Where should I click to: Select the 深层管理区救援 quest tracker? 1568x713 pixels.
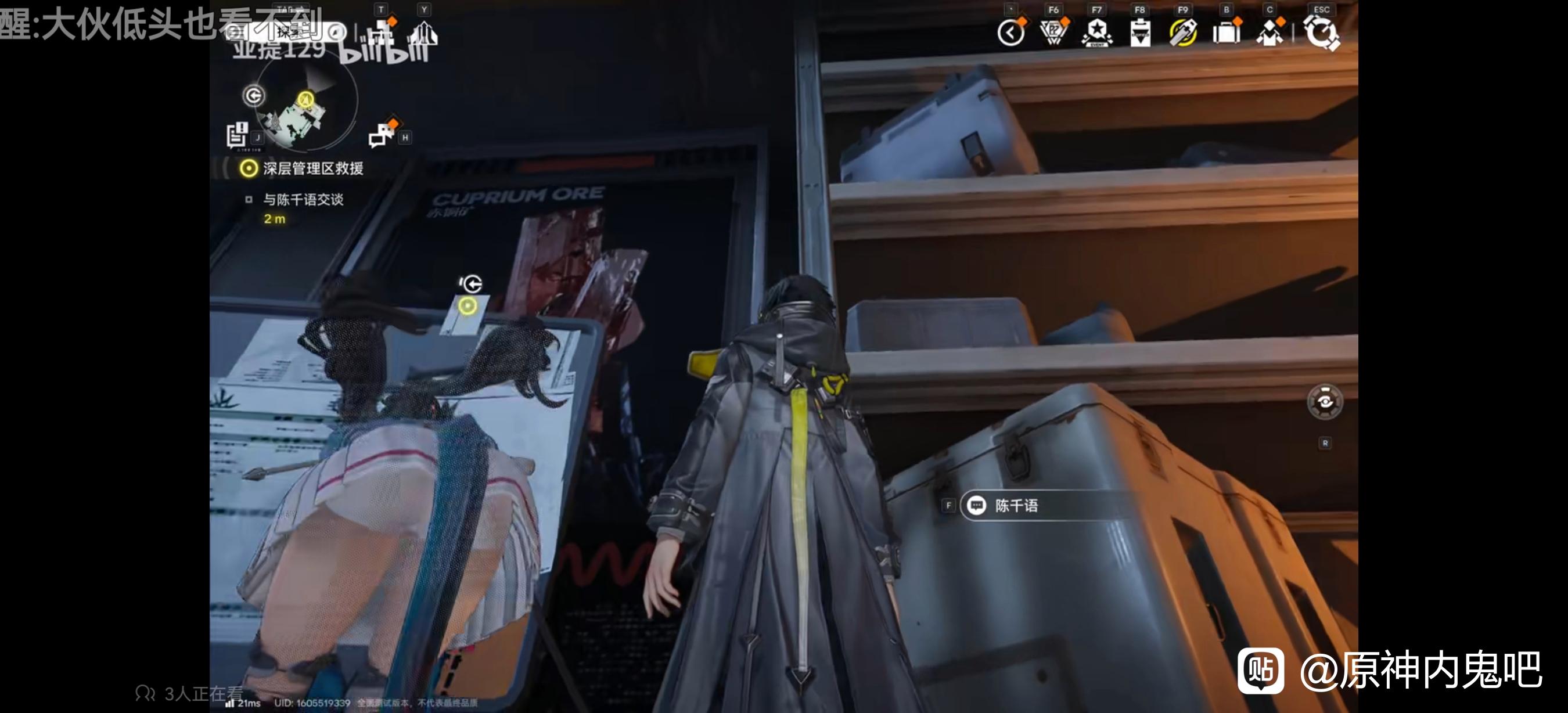[x=312, y=168]
